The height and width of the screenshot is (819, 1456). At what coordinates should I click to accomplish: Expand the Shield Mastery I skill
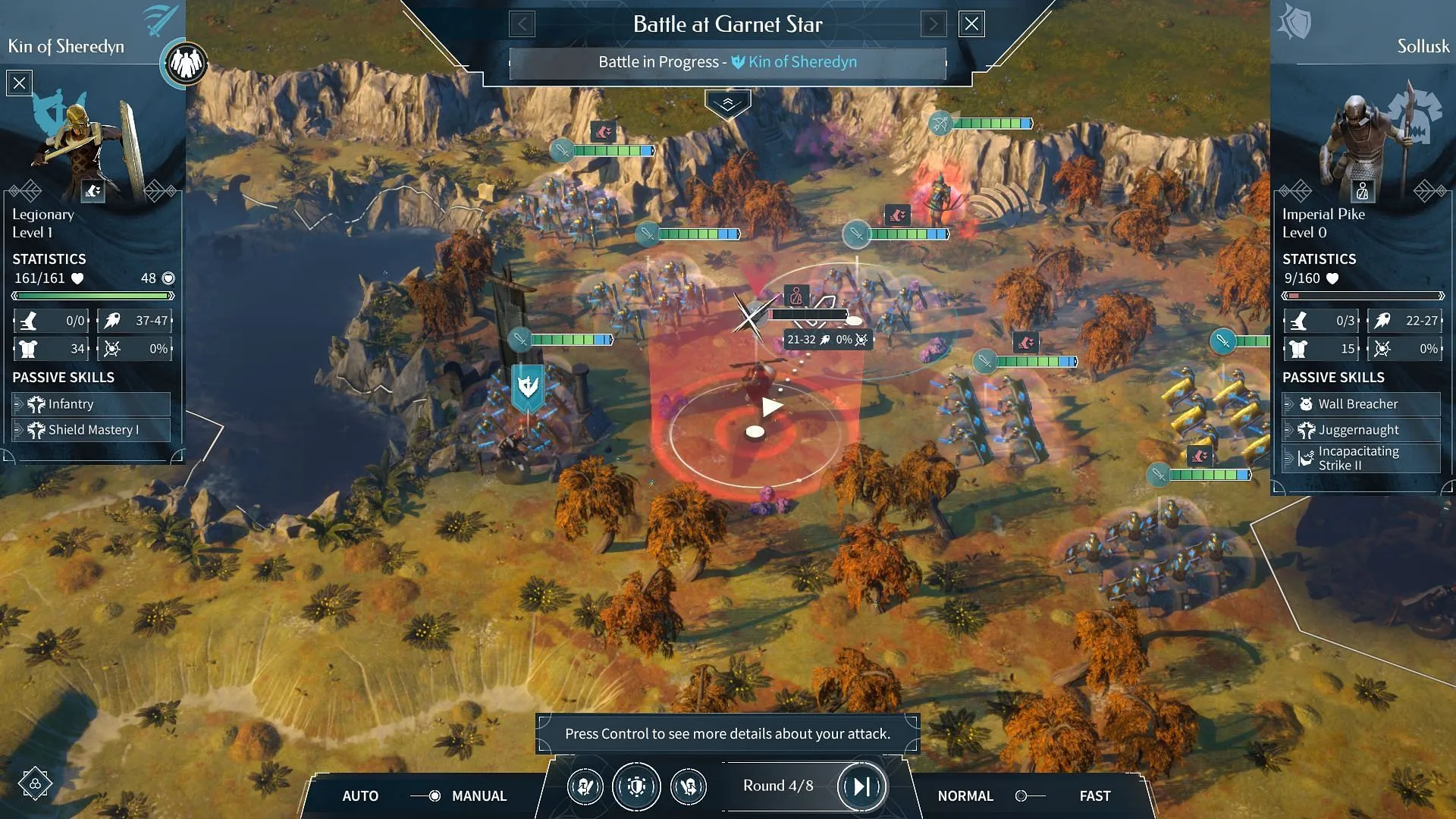pos(91,430)
